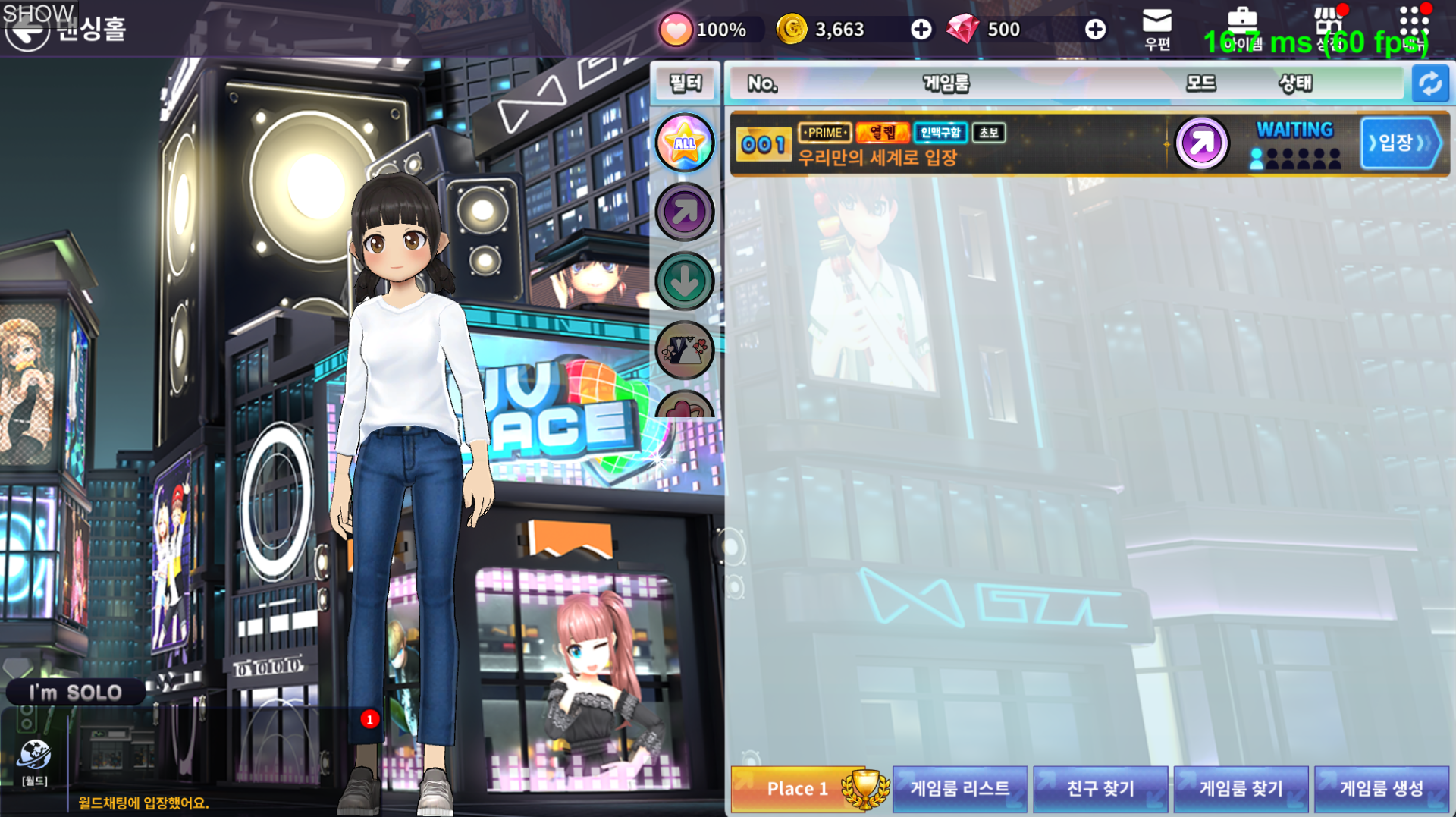Select the ALL star filter
Viewport: 1456px width, 817px height.
[685, 143]
